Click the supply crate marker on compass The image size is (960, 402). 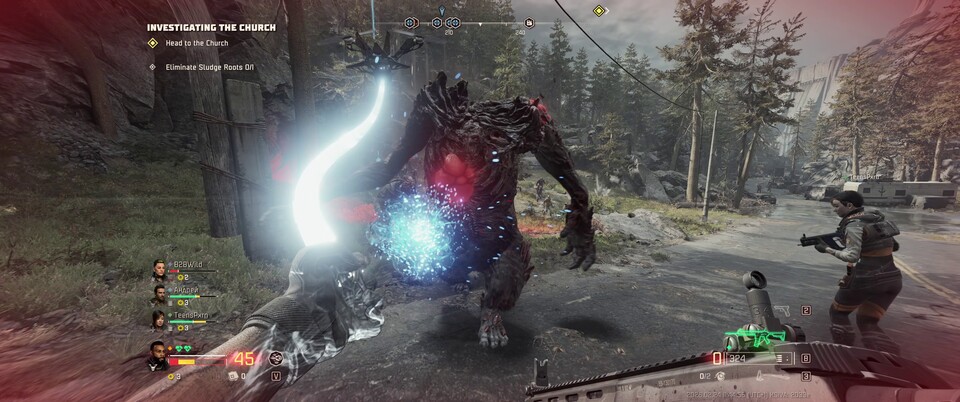[529, 22]
